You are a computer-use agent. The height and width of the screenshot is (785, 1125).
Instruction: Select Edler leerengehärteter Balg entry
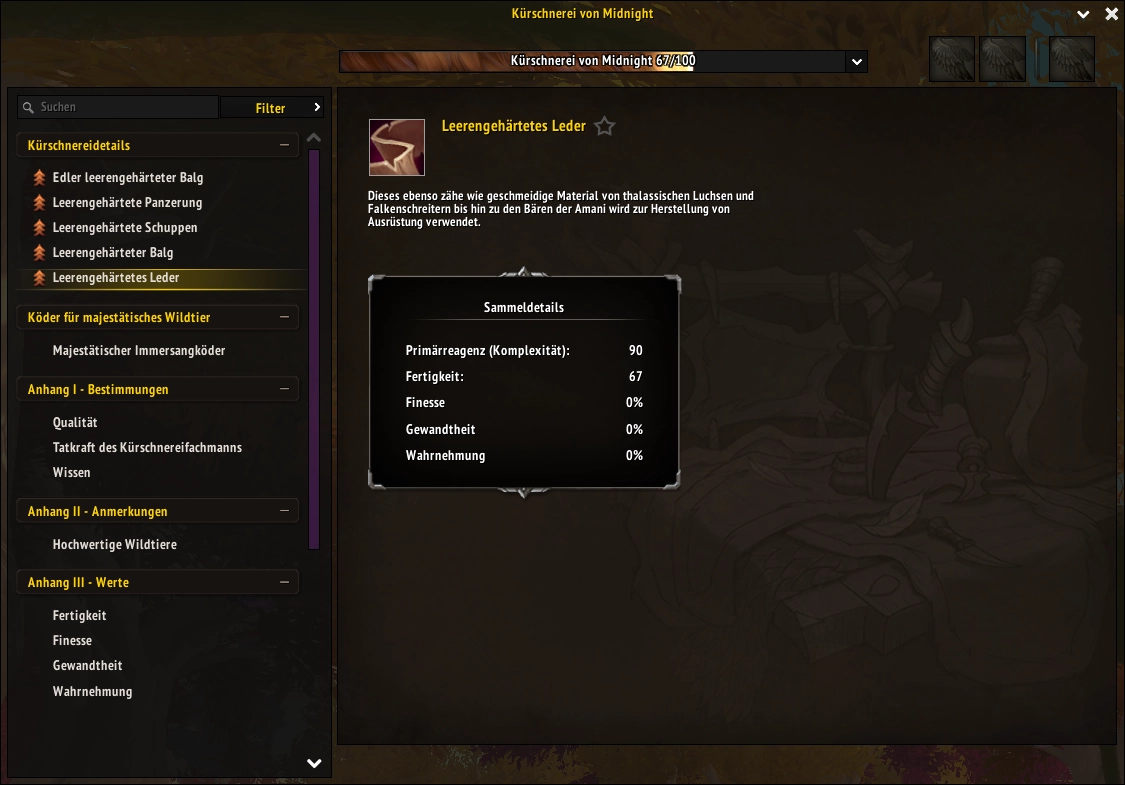(x=127, y=178)
